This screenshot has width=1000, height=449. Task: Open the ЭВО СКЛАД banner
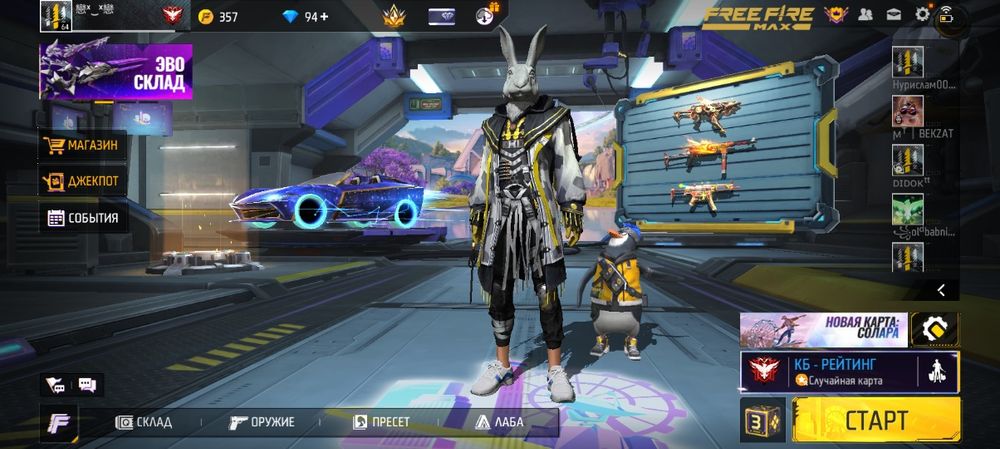[115, 74]
